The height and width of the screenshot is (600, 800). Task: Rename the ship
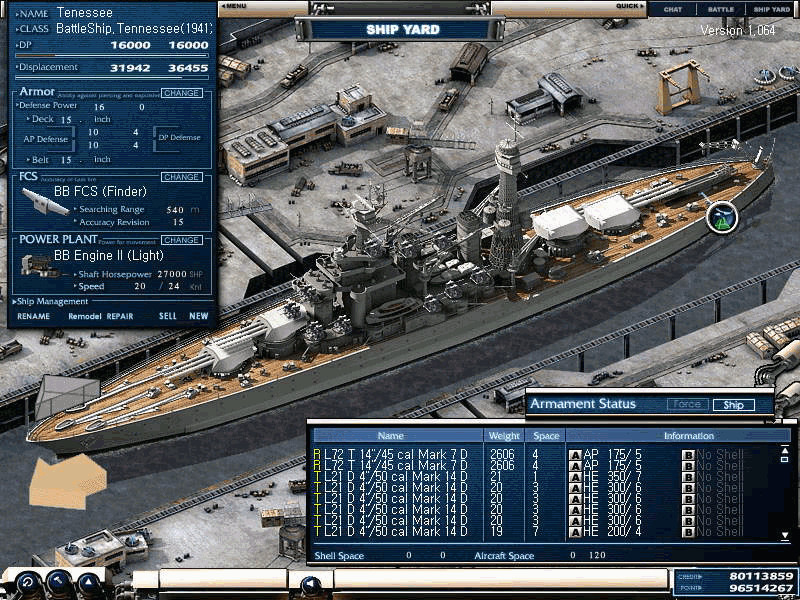click(33, 316)
